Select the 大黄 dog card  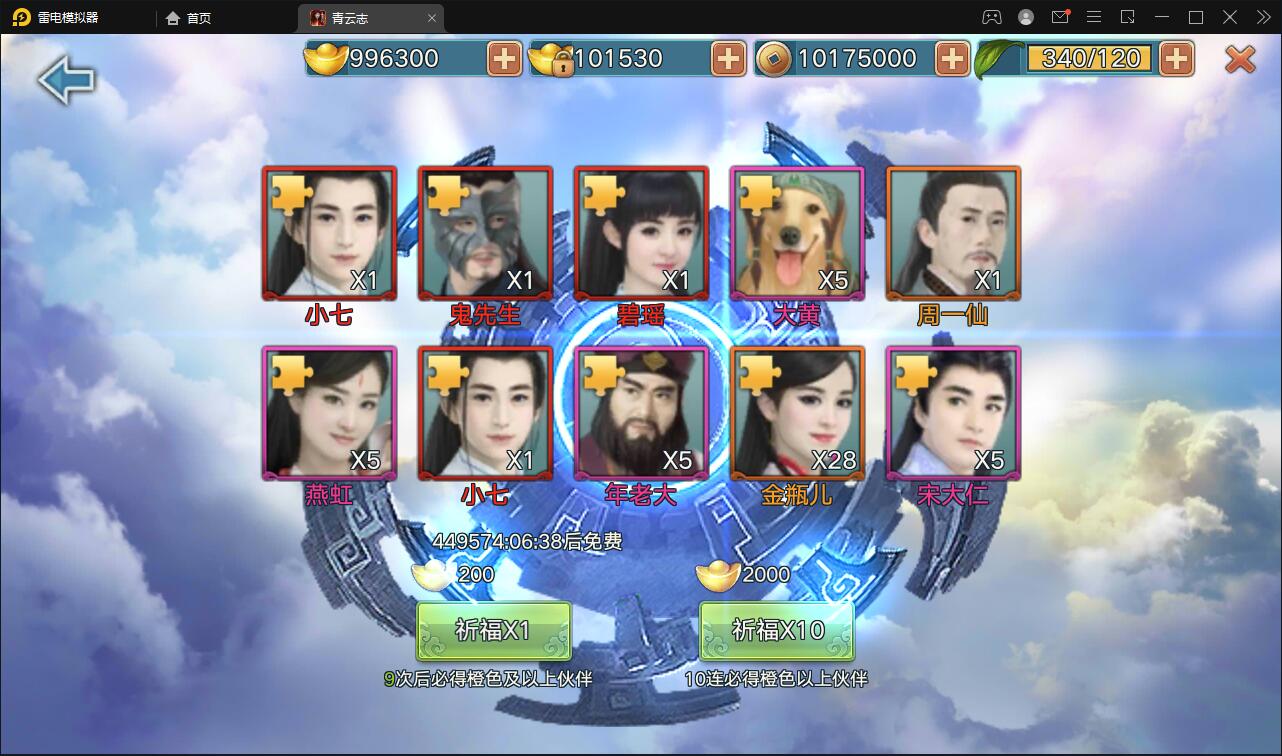tap(797, 234)
